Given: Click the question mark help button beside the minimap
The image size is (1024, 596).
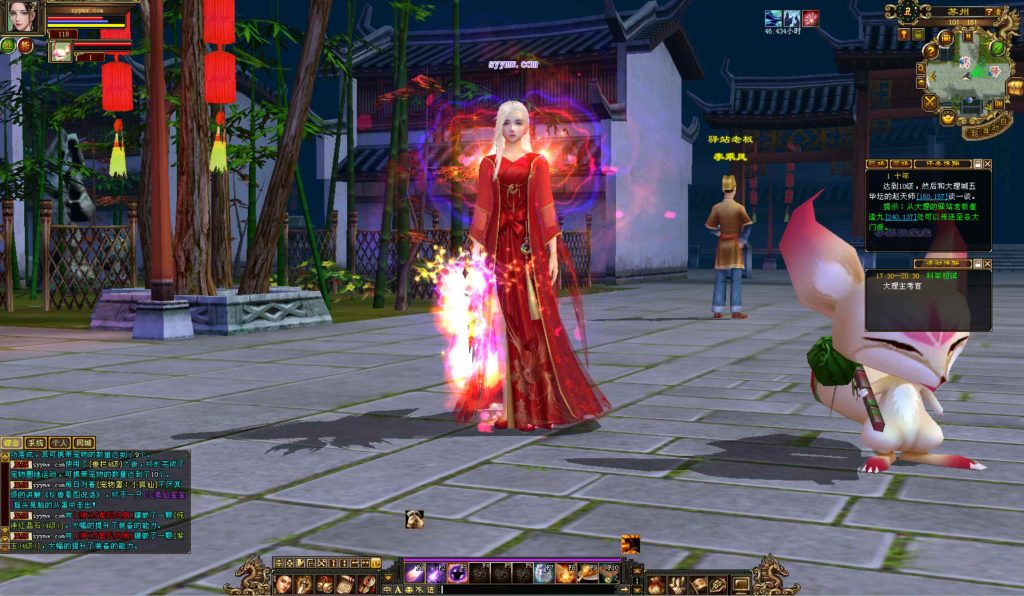Looking at the screenshot, I should coord(990,11).
